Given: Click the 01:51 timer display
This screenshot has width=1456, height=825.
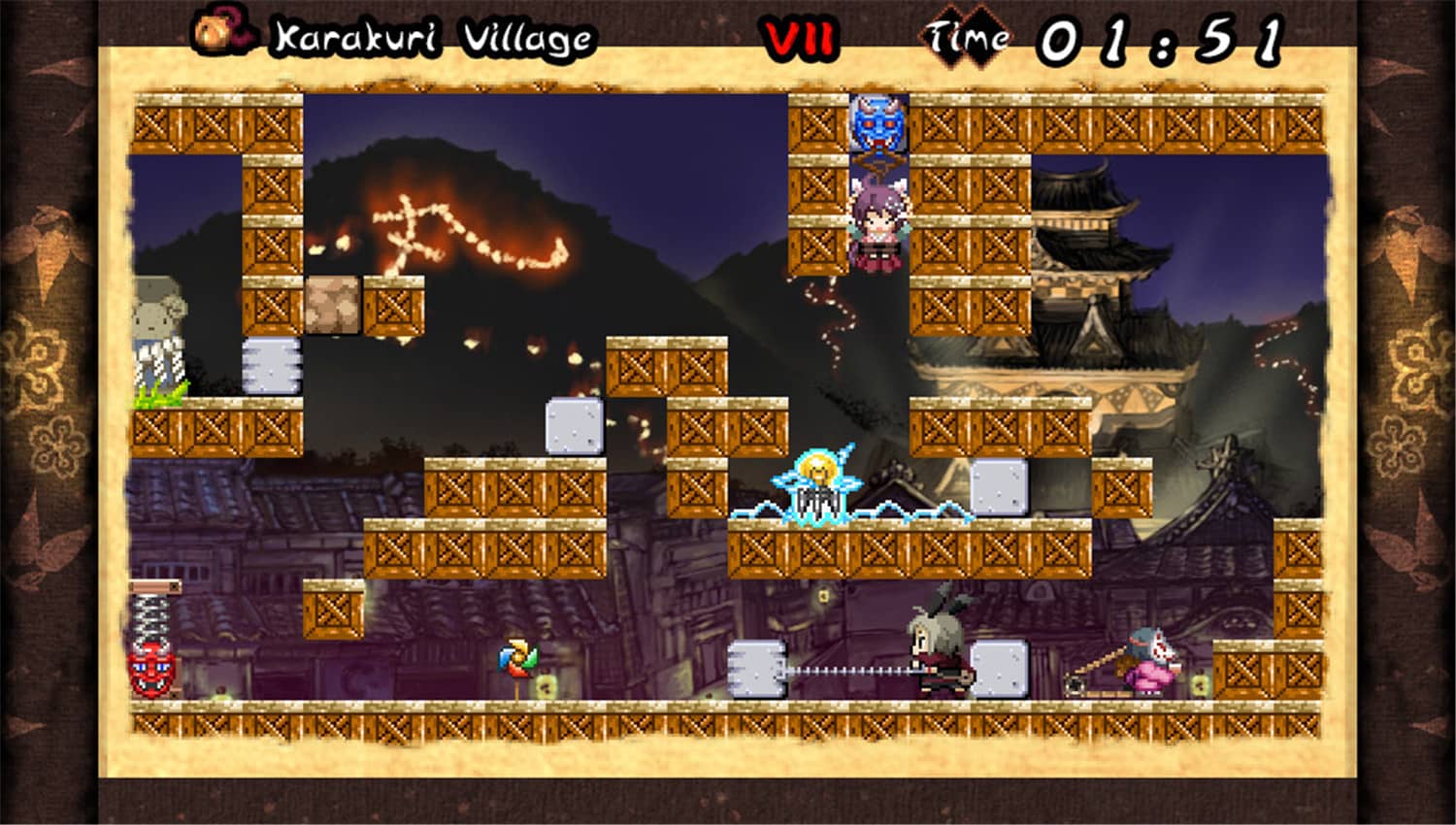Looking at the screenshot, I should pos(1160,39).
